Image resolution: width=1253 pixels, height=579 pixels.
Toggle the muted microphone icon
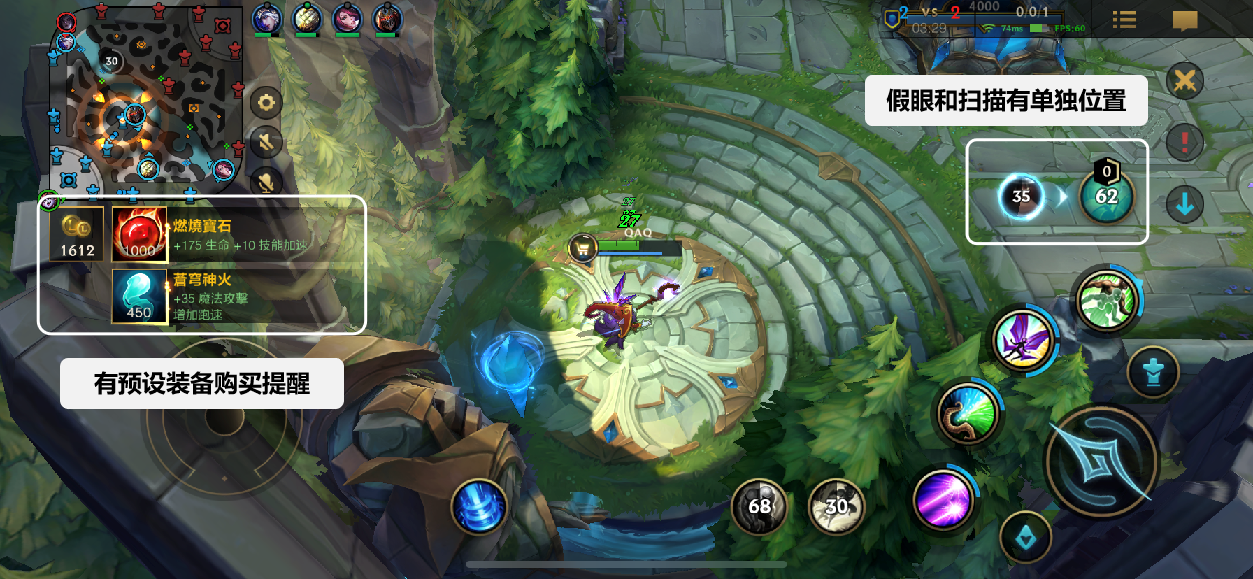coord(265,182)
